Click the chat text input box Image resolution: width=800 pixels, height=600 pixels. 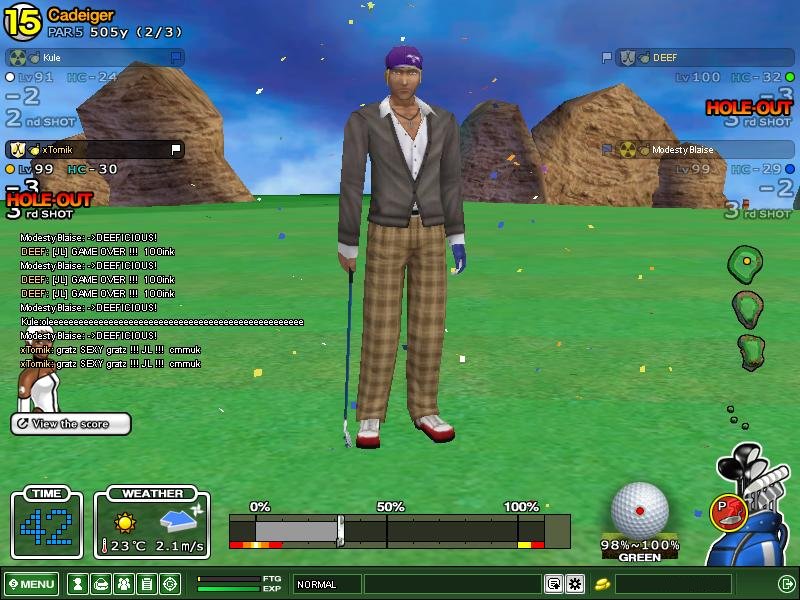pos(452,584)
